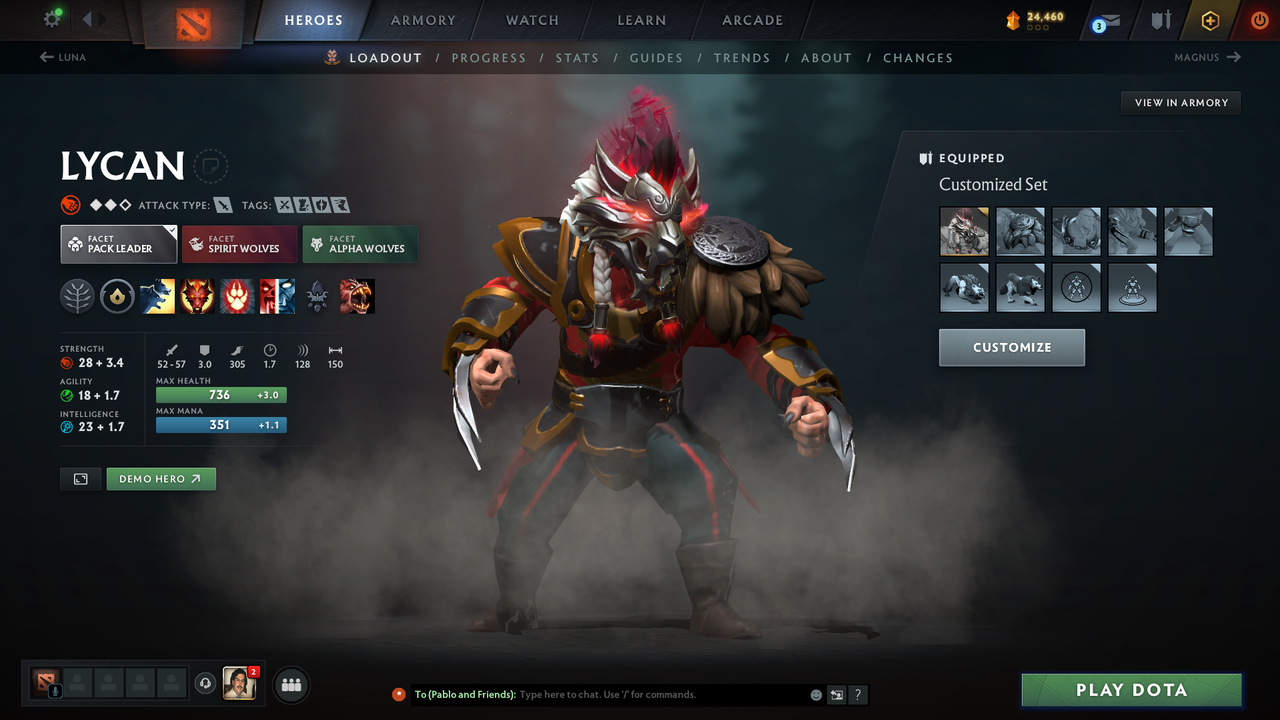Click the checked Pack Leader facet
This screenshot has width=1280, height=720.
(x=118, y=243)
